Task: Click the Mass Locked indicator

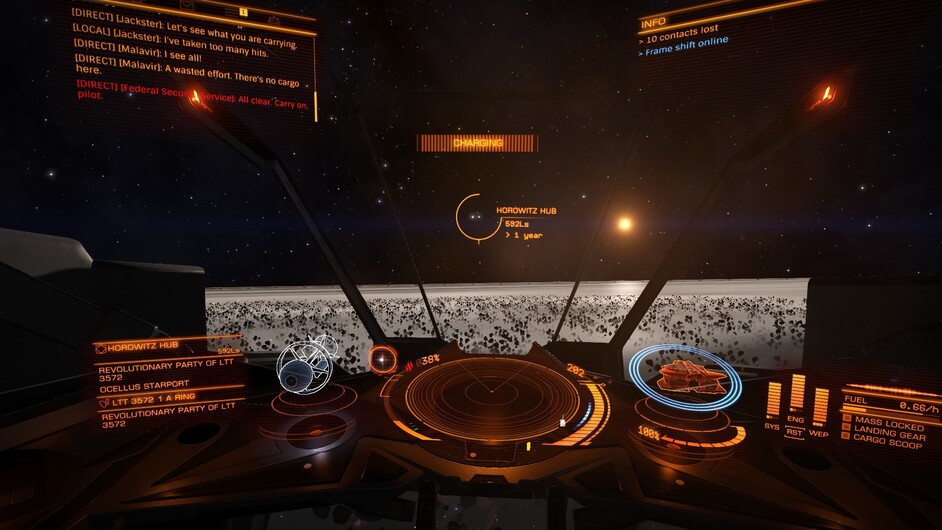Action: 885,424
